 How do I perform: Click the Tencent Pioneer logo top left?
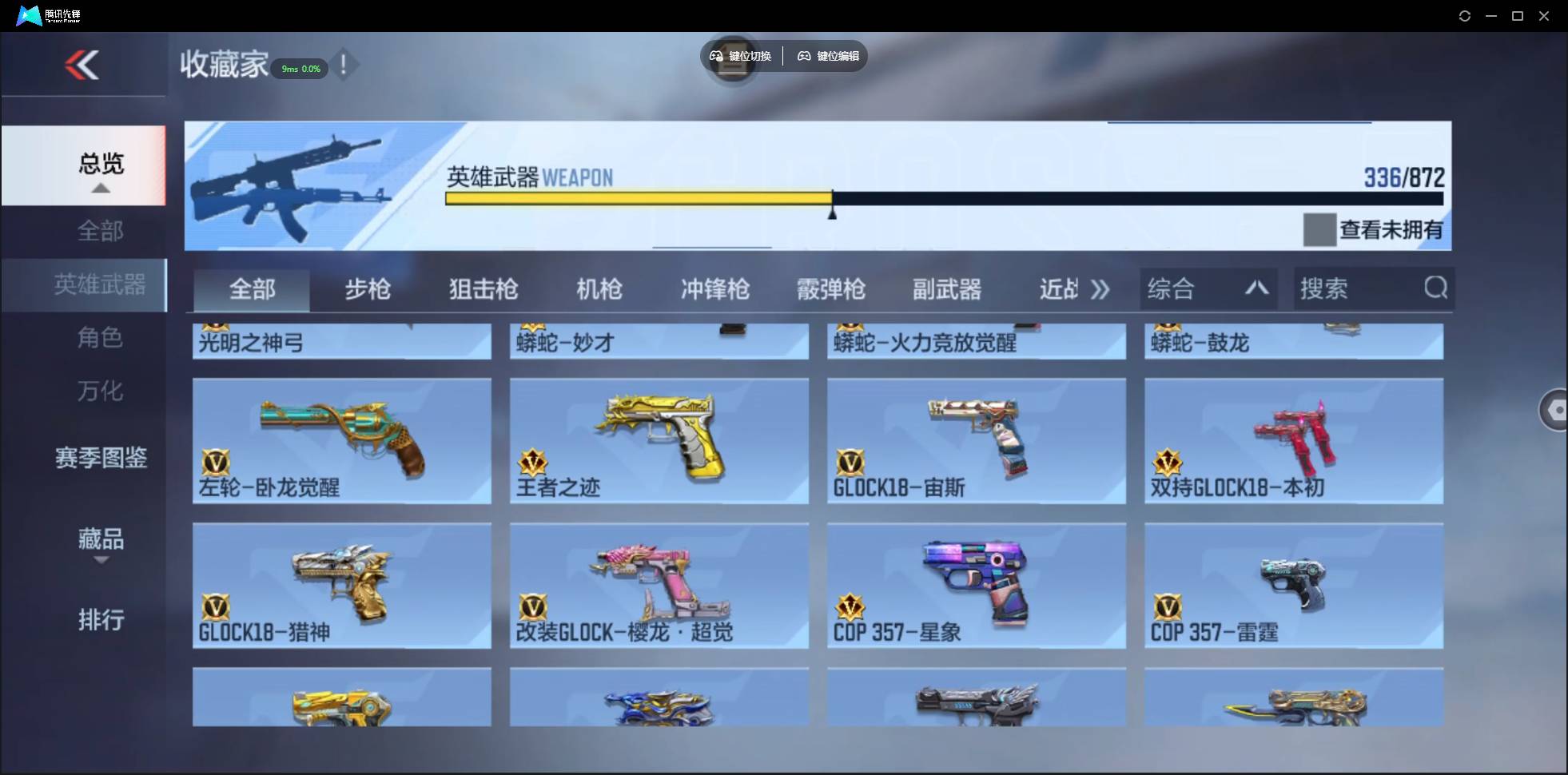[28, 14]
